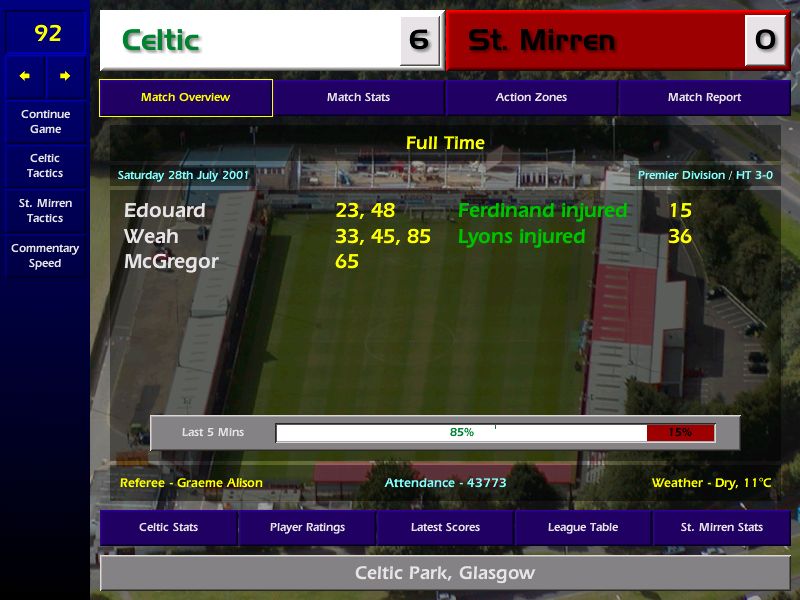Go forward with the right arrow button
800x600 pixels.
click(x=65, y=76)
